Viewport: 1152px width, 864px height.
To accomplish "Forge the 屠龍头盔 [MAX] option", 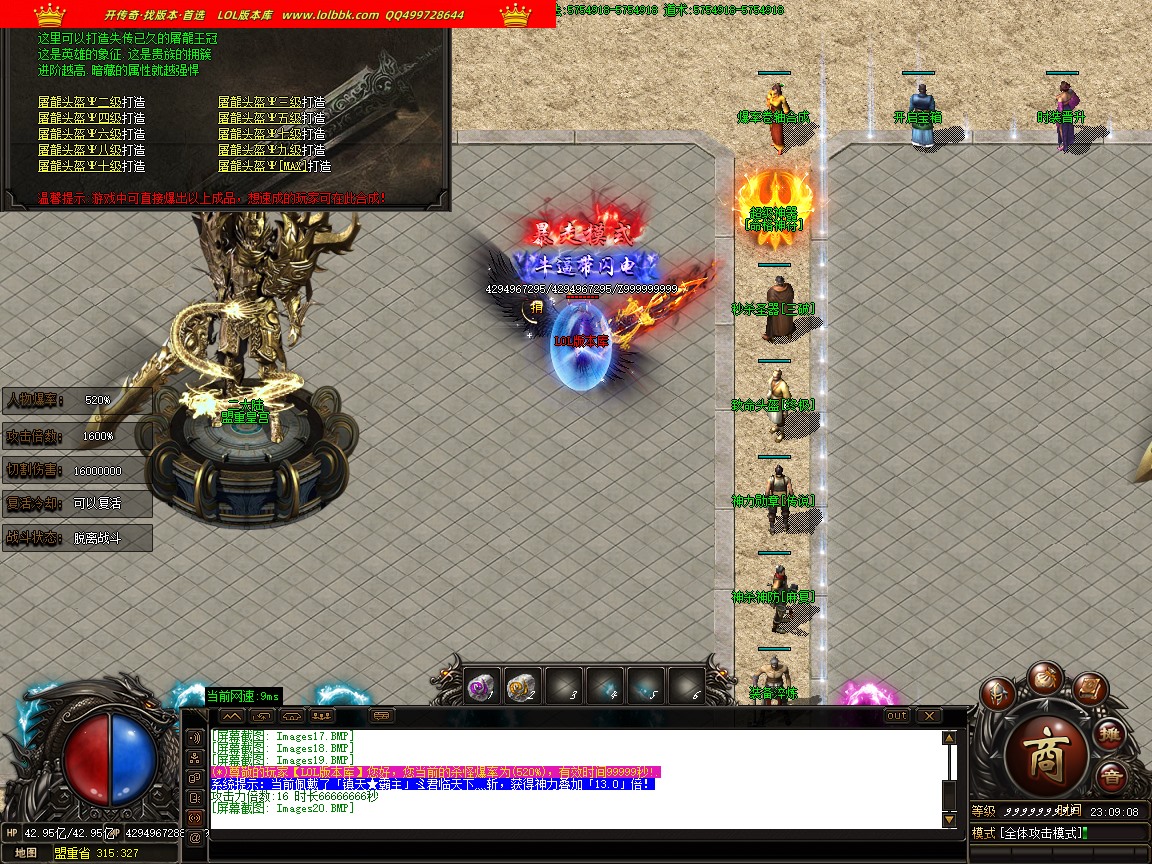I will pyautogui.click(x=274, y=166).
